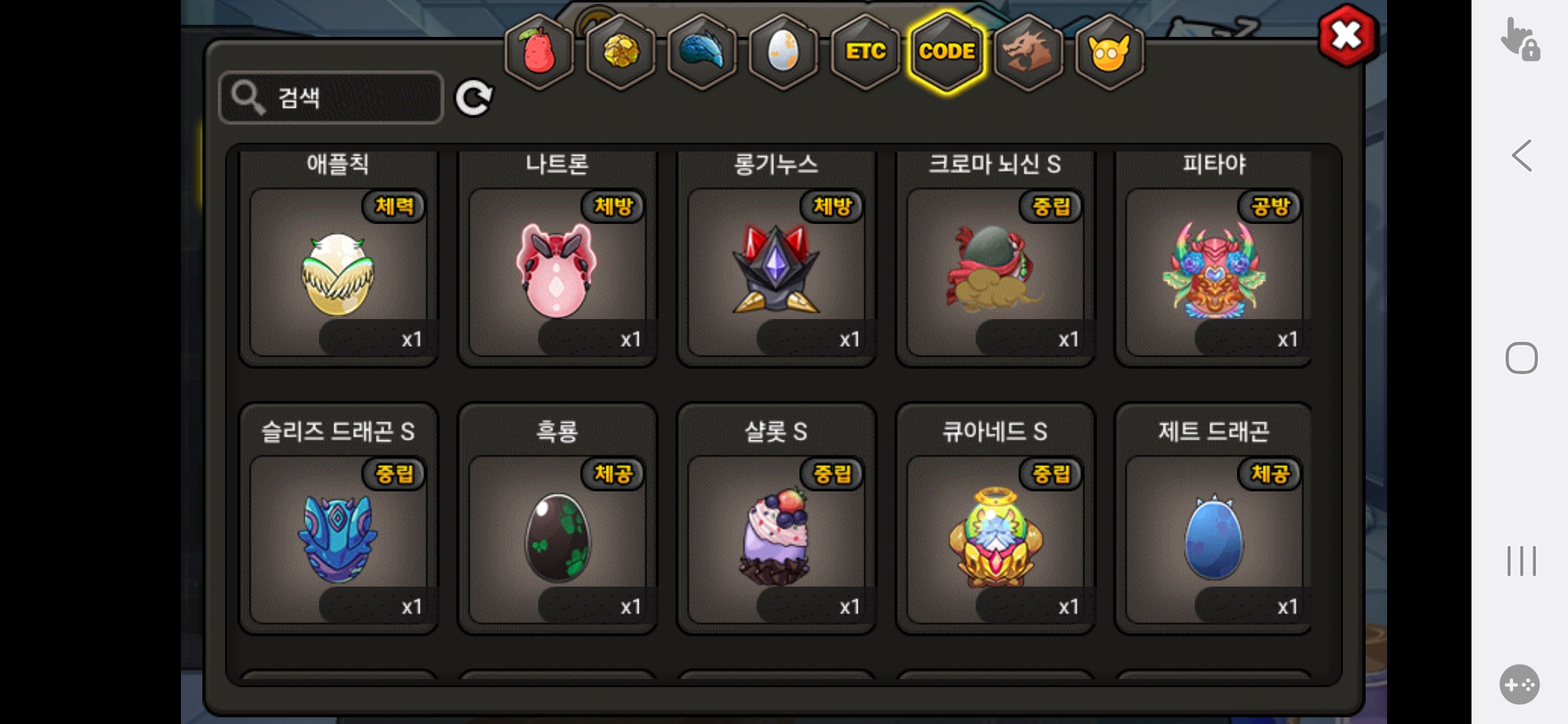1568x724 pixels.
Task: Select the blue 슬리즈 드래곤 S egg
Action: pos(338,539)
